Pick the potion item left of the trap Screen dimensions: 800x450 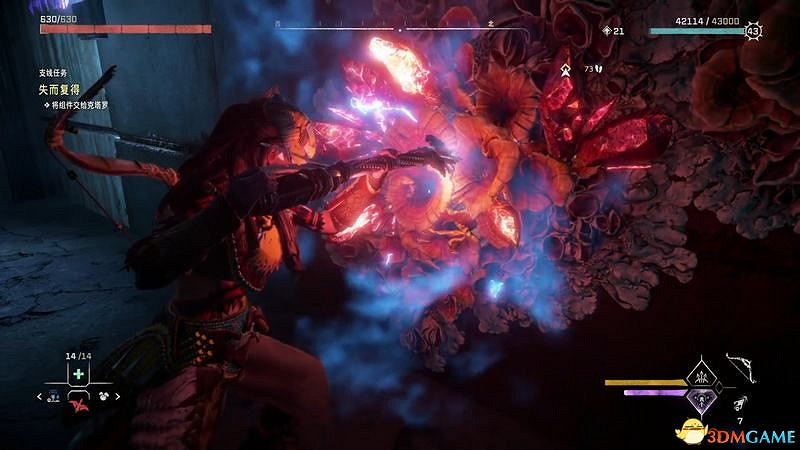pos(55,397)
